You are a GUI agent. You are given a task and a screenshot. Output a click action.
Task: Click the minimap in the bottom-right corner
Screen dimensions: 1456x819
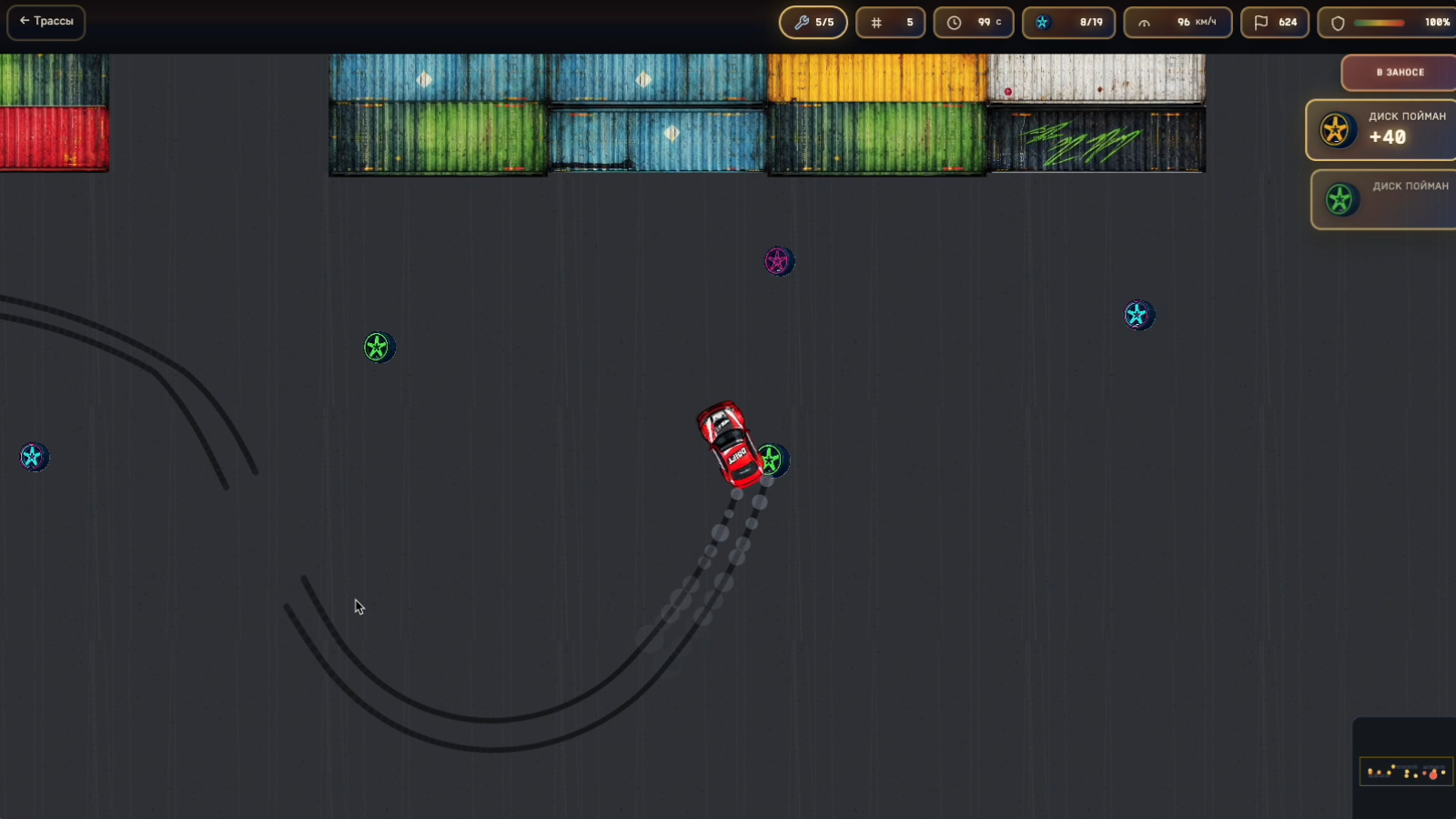point(1406,772)
